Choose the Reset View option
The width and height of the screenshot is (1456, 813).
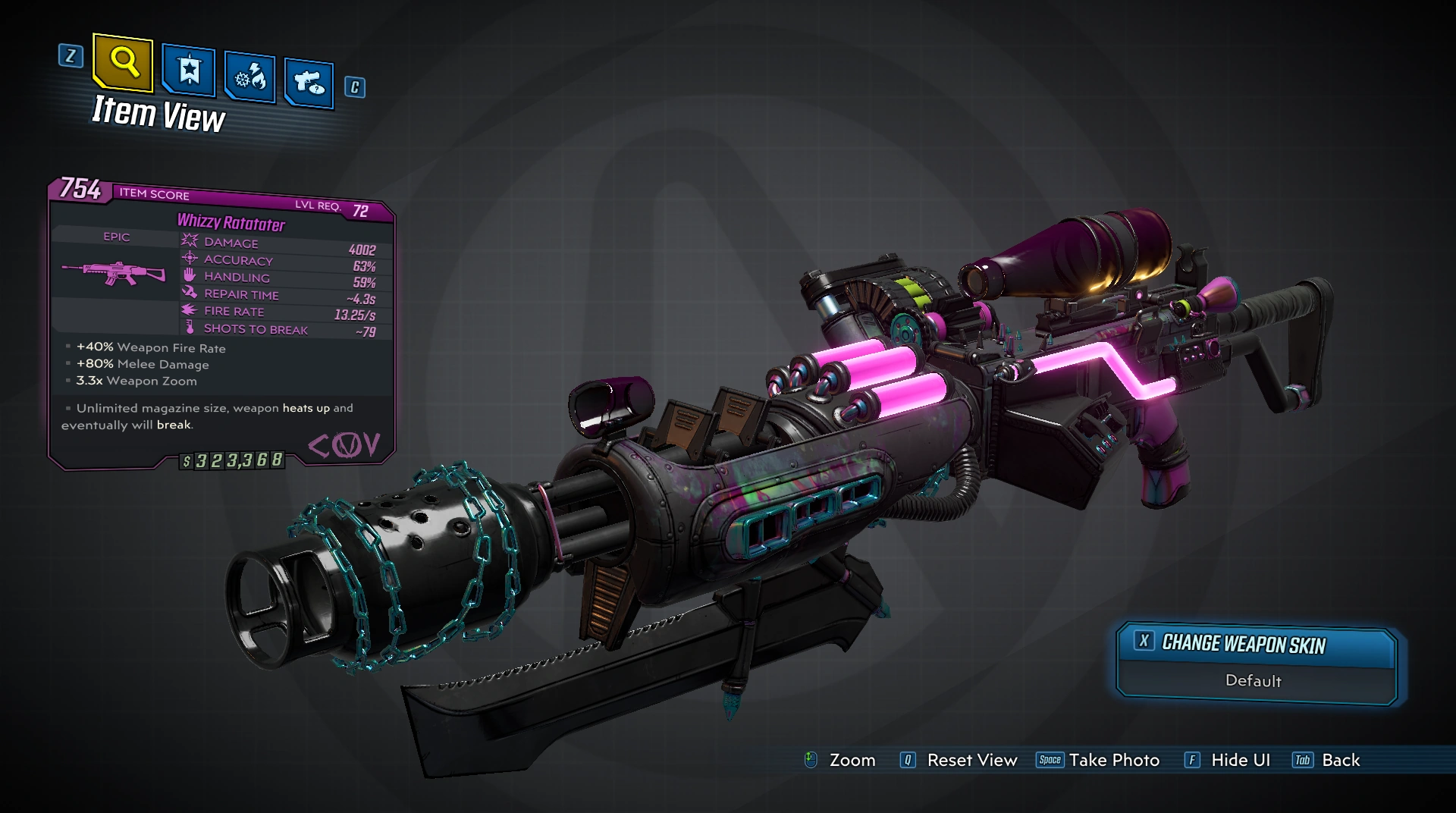(x=959, y=760)
